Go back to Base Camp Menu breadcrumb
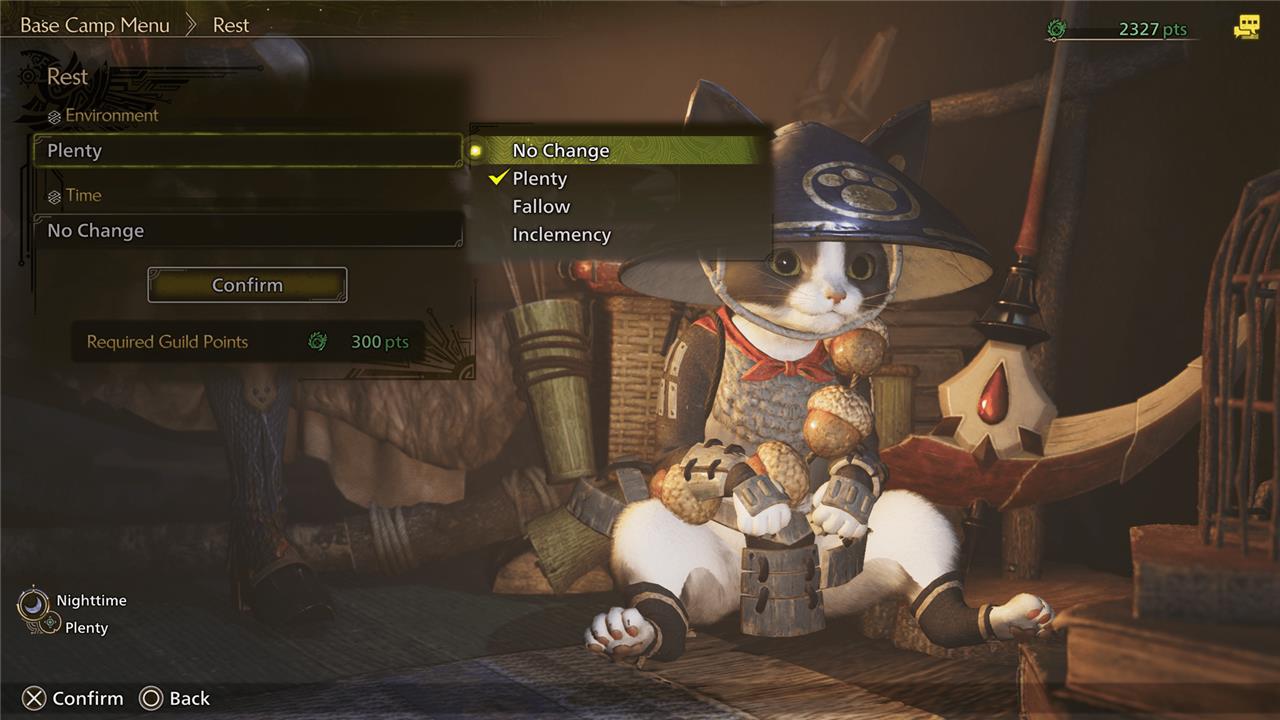The image size is (1280, 720). point(95,25)
